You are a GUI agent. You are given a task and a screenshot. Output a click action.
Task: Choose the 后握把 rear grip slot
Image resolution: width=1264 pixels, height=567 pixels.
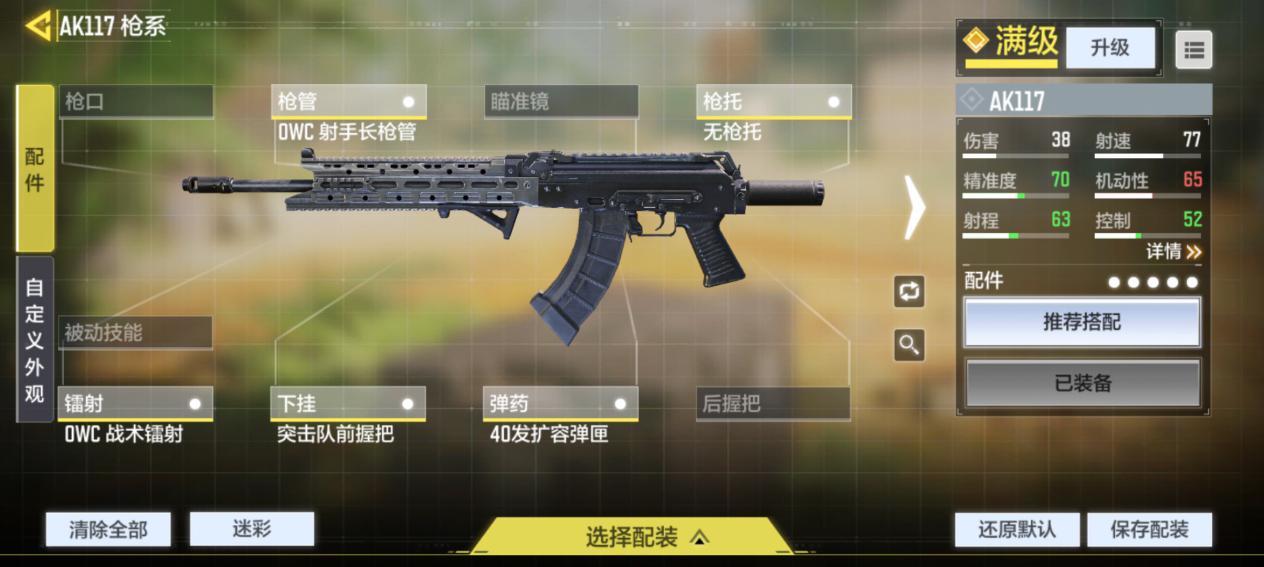point(773,403)
